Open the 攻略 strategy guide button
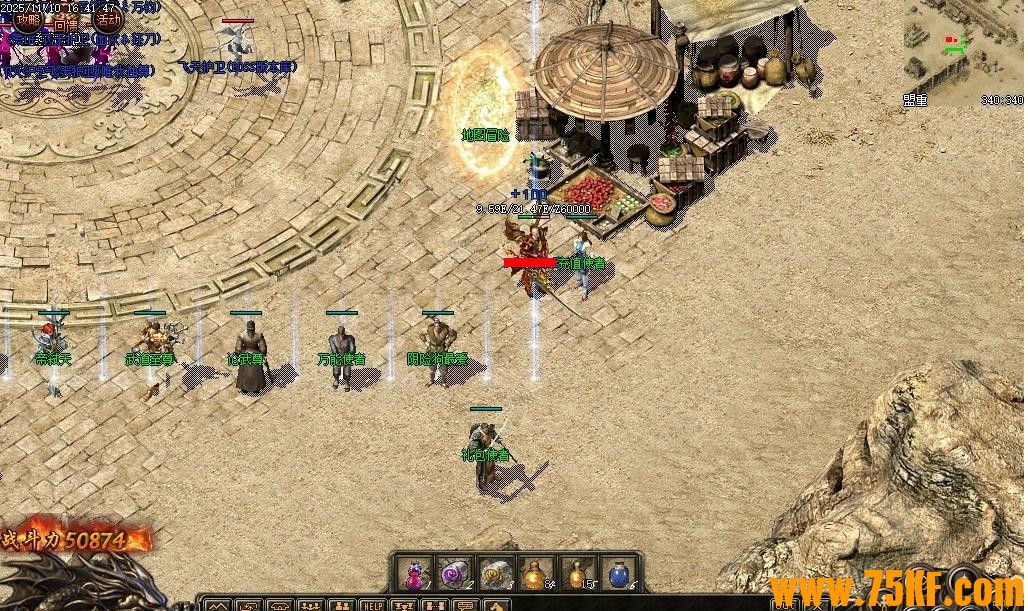The width and height of the screenshot is (1028, 611). point(29,19)
